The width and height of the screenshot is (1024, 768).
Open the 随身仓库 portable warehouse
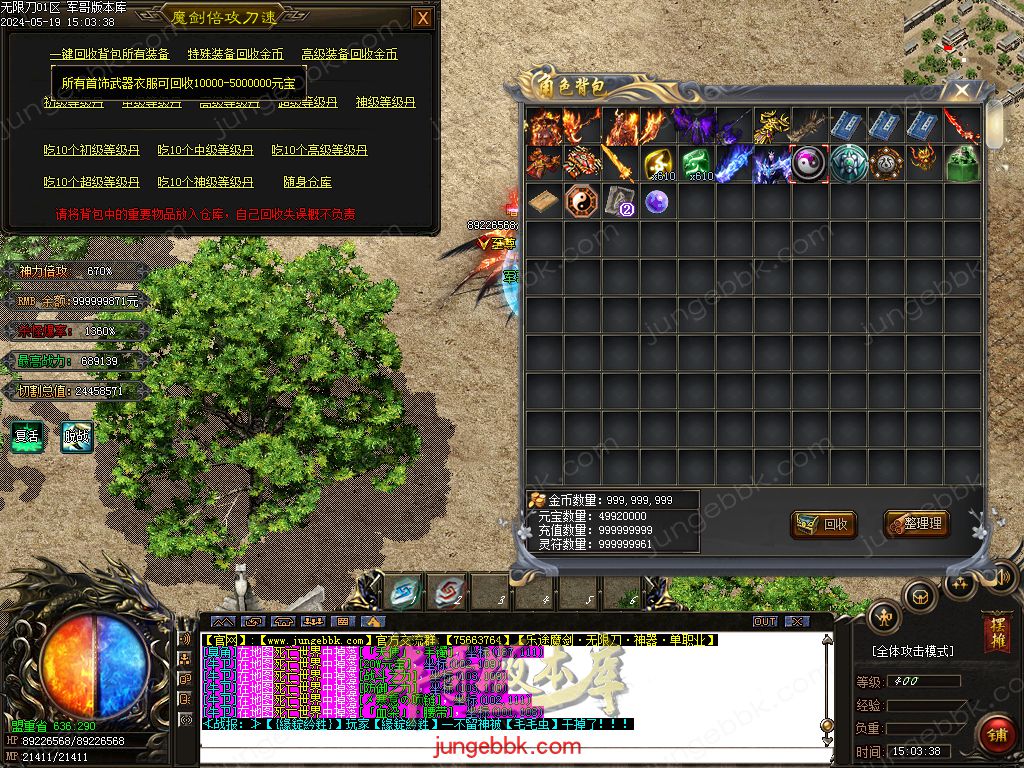click(x=307, y=182)
